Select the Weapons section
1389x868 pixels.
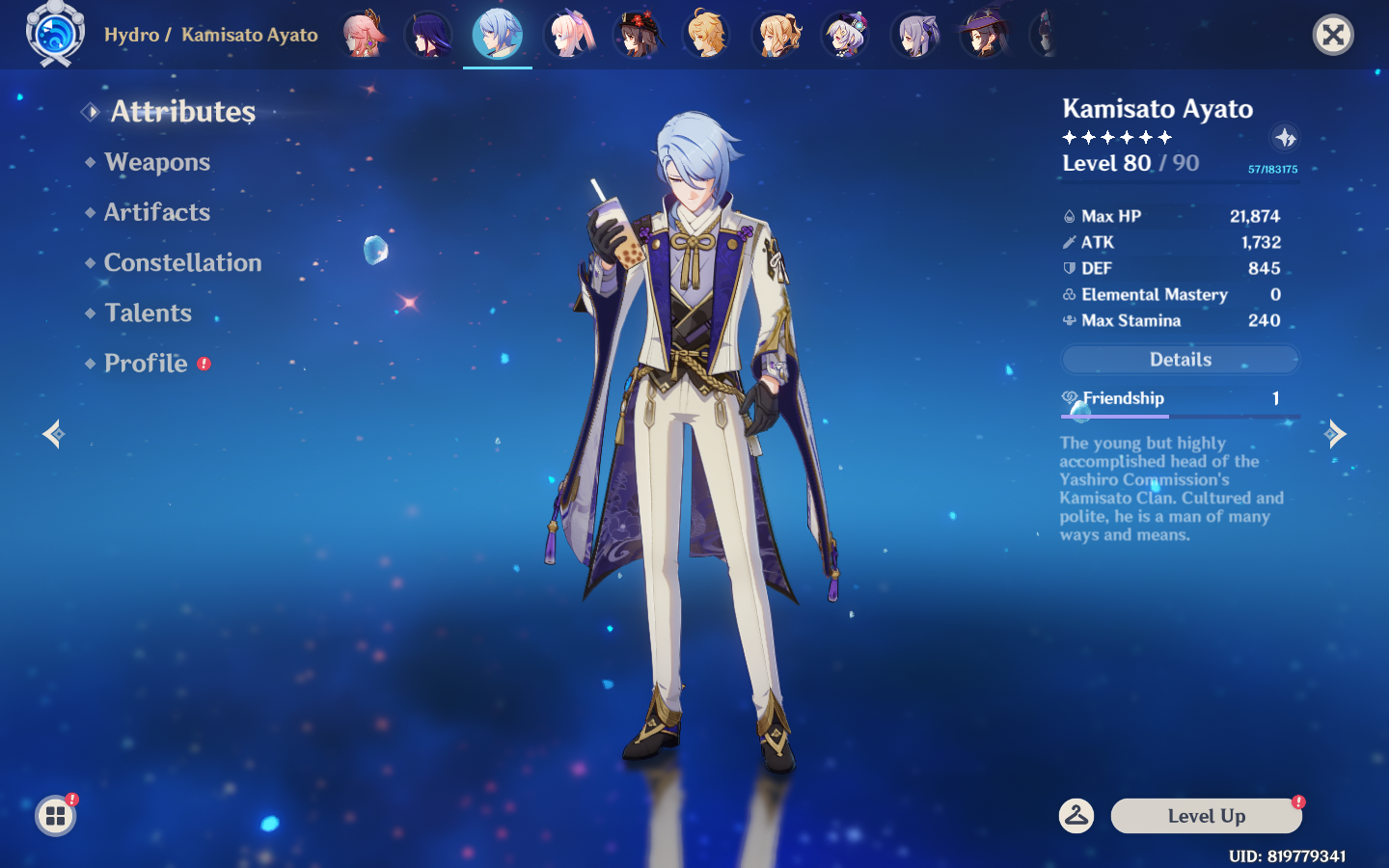click(x=157, y=162)
